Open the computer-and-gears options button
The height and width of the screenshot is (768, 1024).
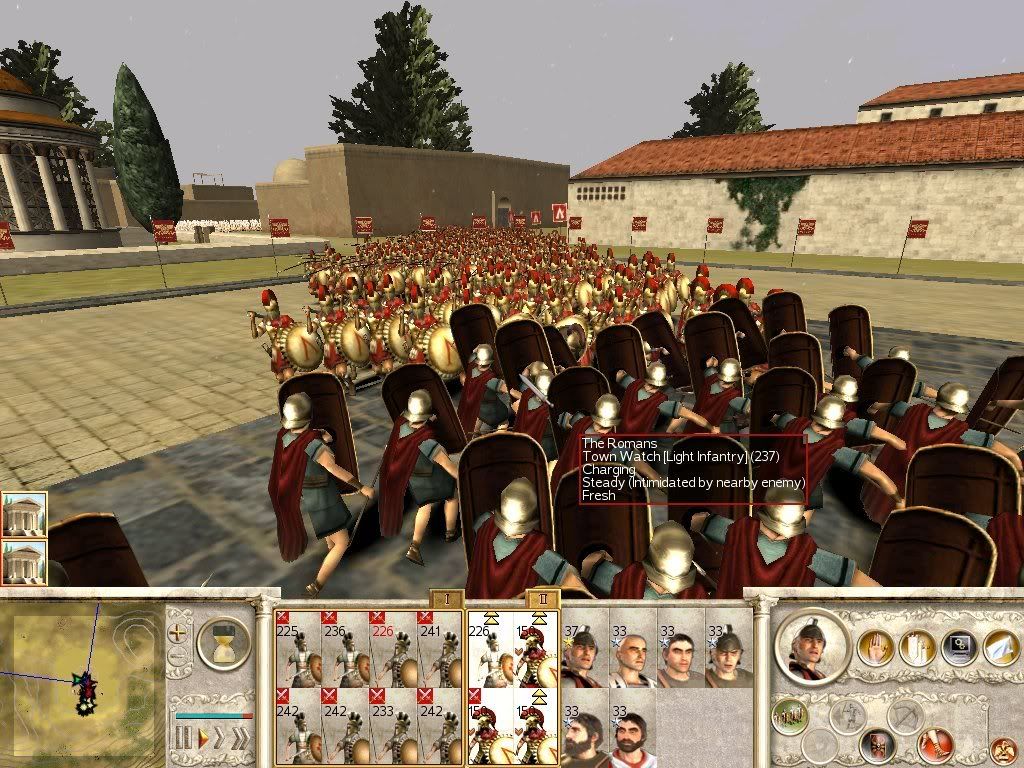(x=958, y=649)
